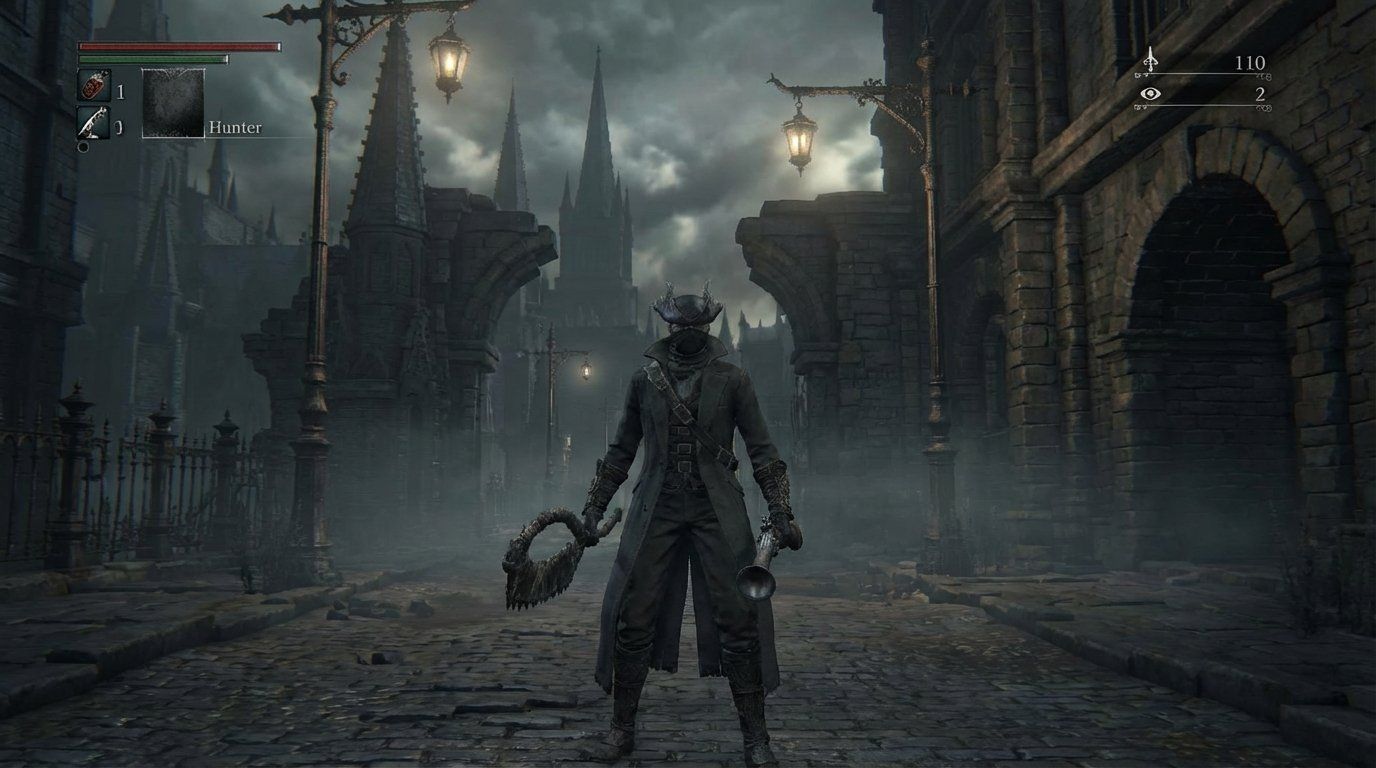Select the equipped weapon thumbnail square
Image resolution: width=1376 pixels, height=768 pixels.
click(173, 103)
